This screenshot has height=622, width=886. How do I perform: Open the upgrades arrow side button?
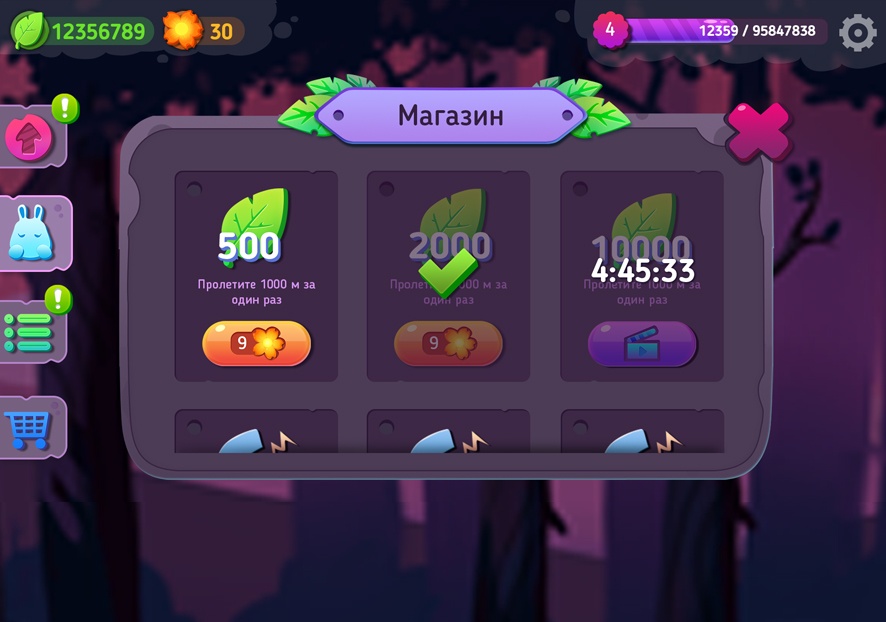[29, 138]
